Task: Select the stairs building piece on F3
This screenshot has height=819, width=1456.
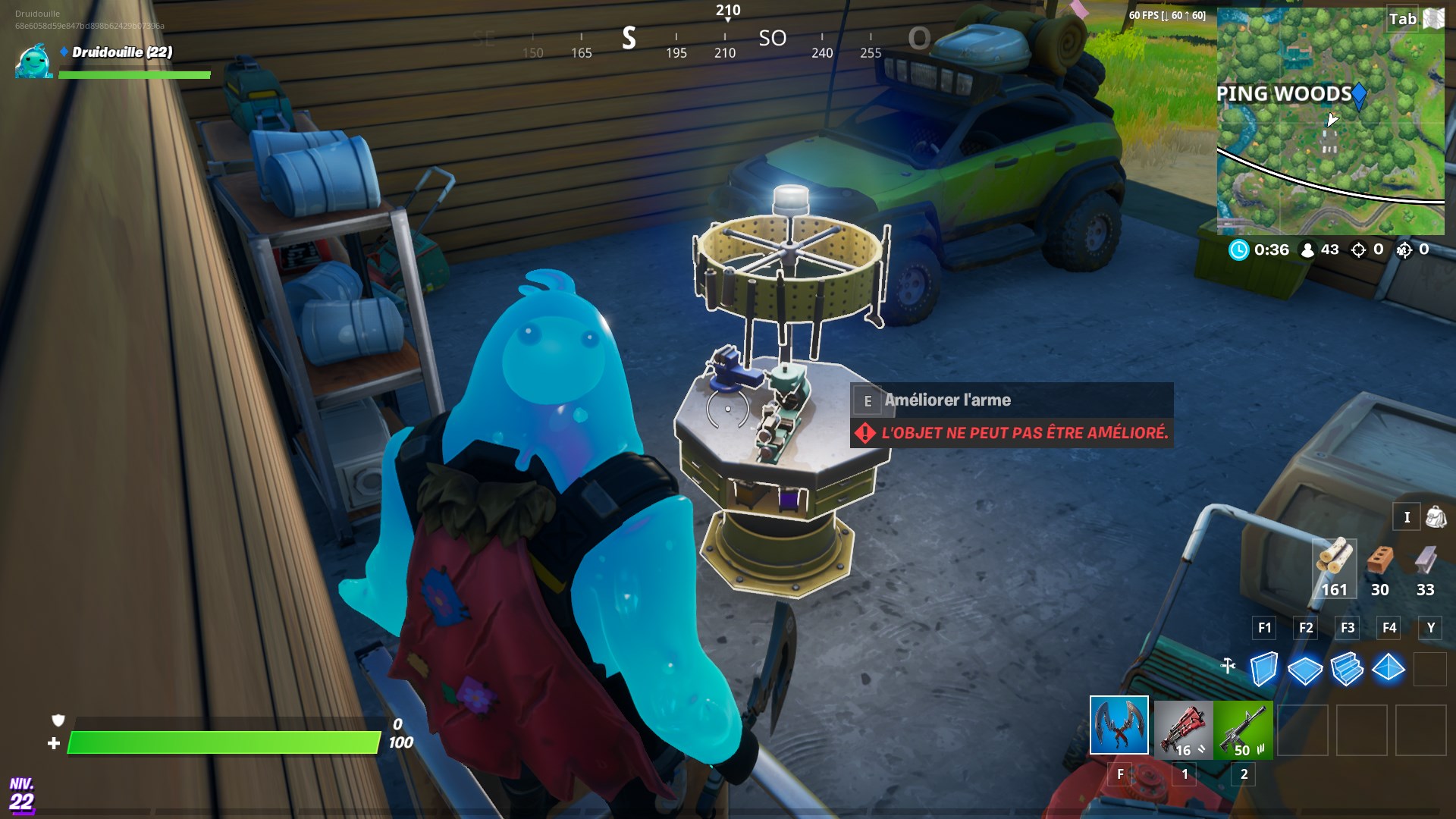Action: coord(1348,667)
